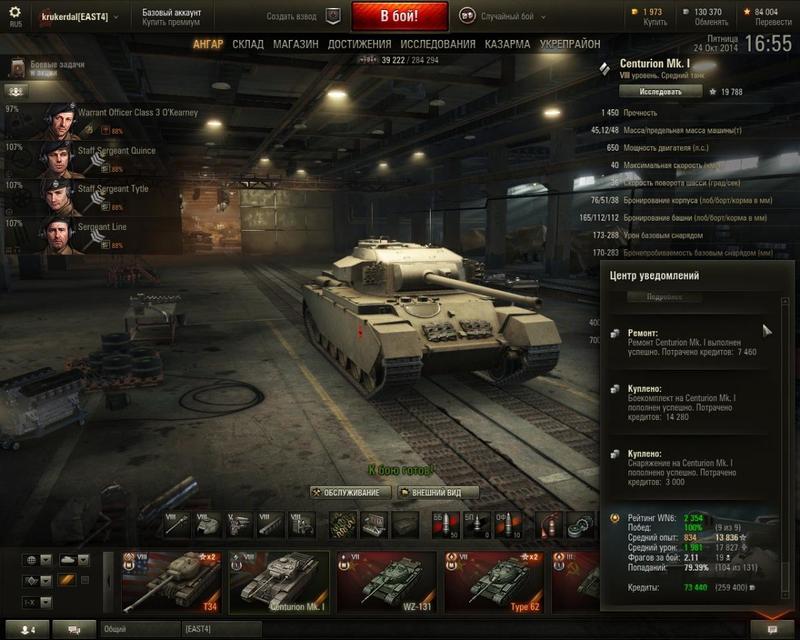This screenshot has width=800, height=640.
Task: Open the ДОСТИЖЕНИЯ tab
Action: pos(359,45)
